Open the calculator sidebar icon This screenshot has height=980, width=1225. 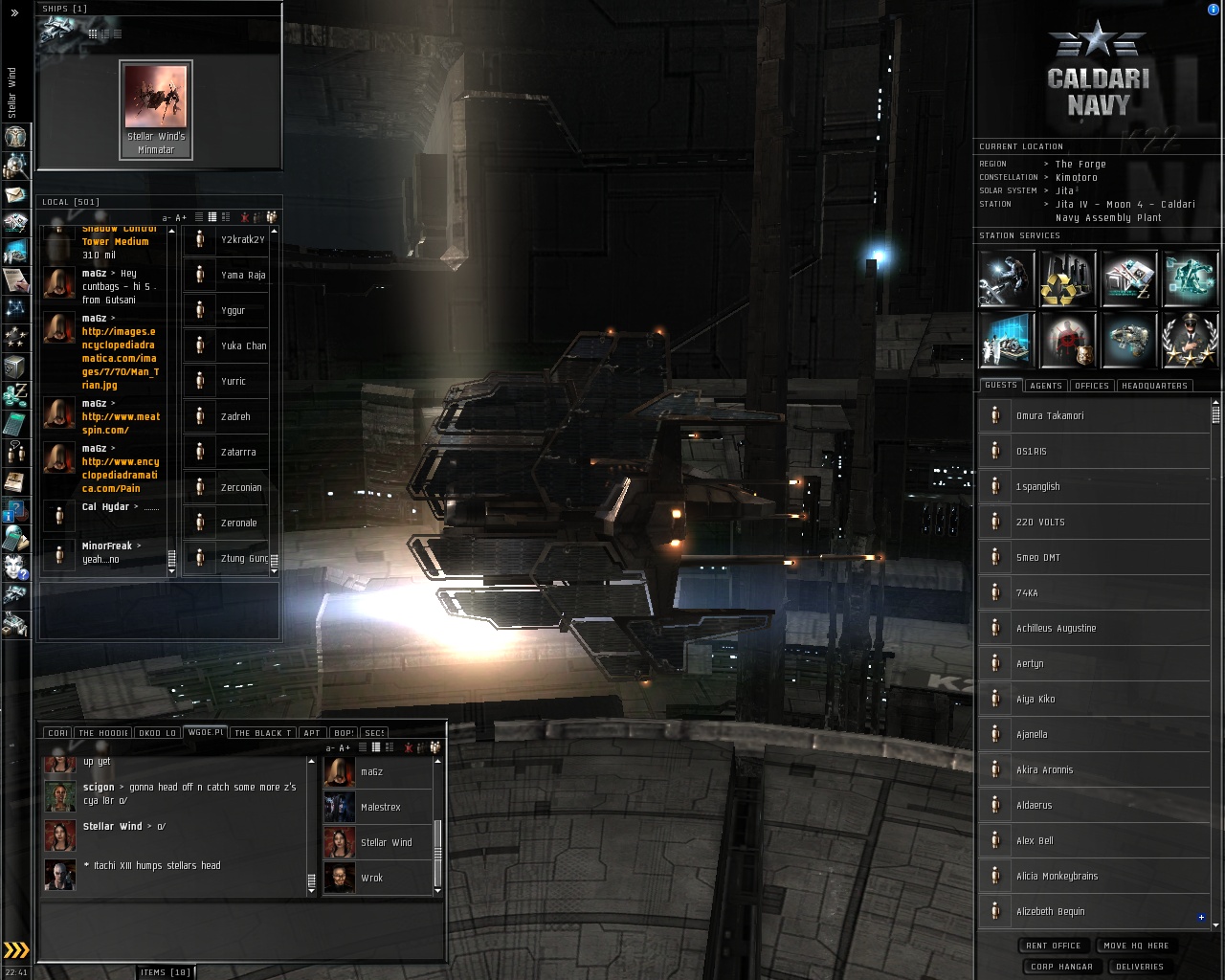(x=15, y=422)
